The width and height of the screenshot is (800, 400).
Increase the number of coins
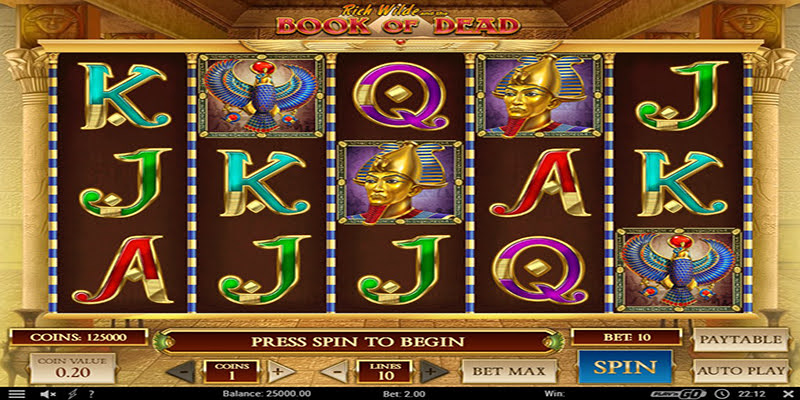tap(278, 371)
